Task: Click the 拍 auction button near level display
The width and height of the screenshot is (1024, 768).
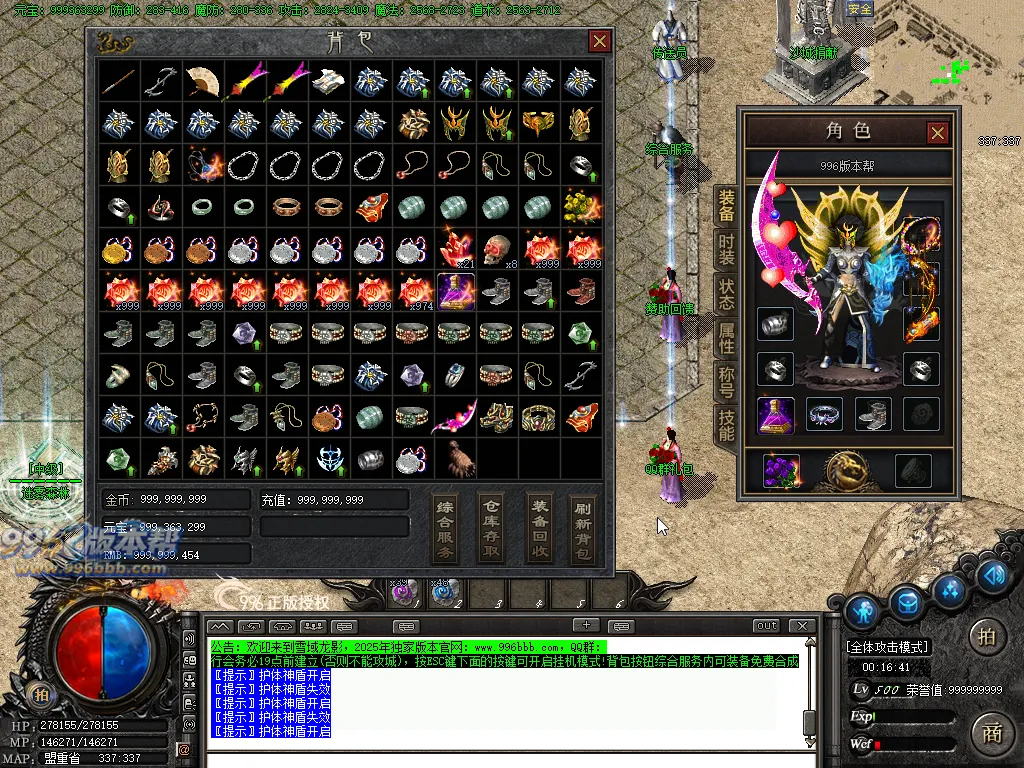Action: click(987, 636)
